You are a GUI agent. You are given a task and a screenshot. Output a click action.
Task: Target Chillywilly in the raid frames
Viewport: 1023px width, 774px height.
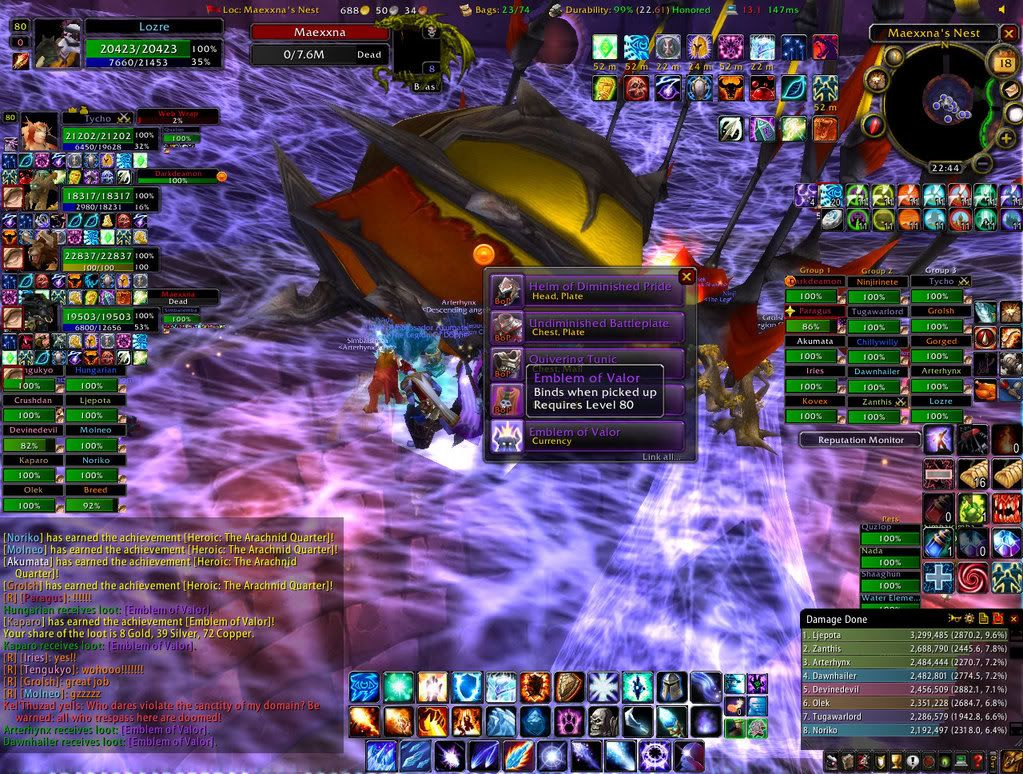click(x=874, y=341)
